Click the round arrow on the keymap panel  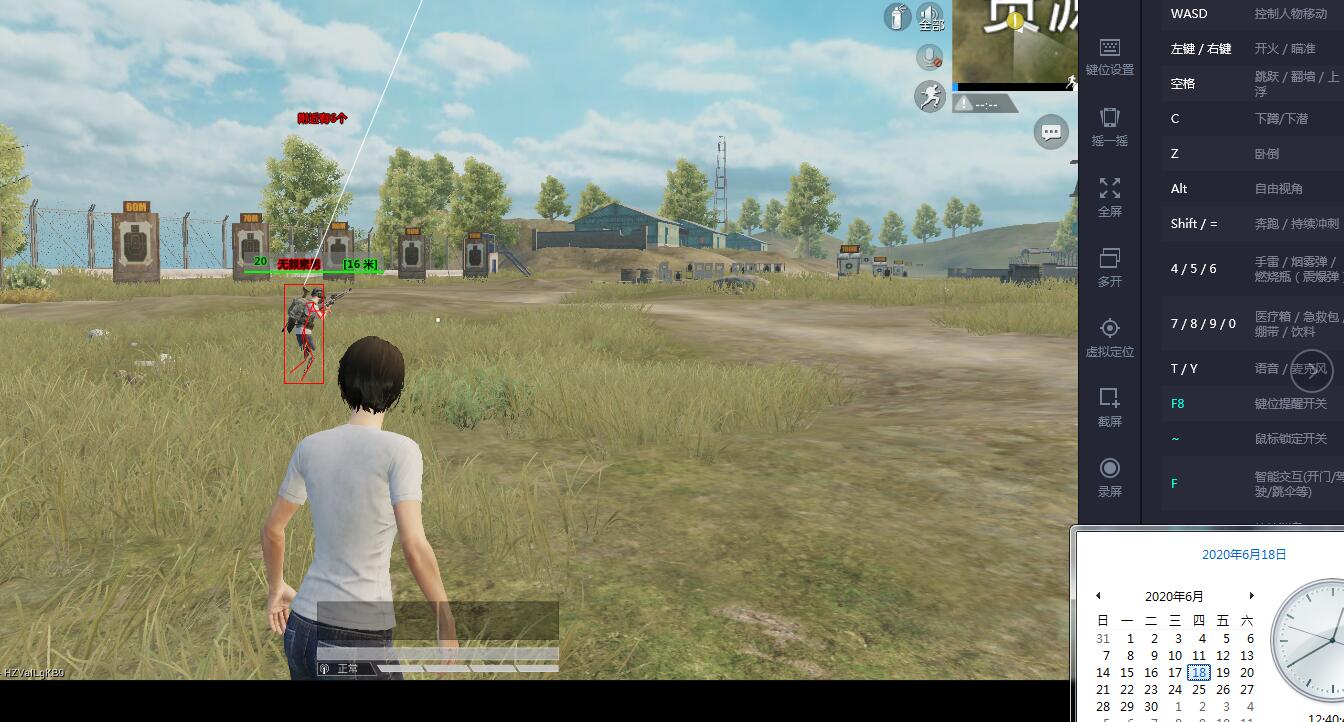(1311, 371)
